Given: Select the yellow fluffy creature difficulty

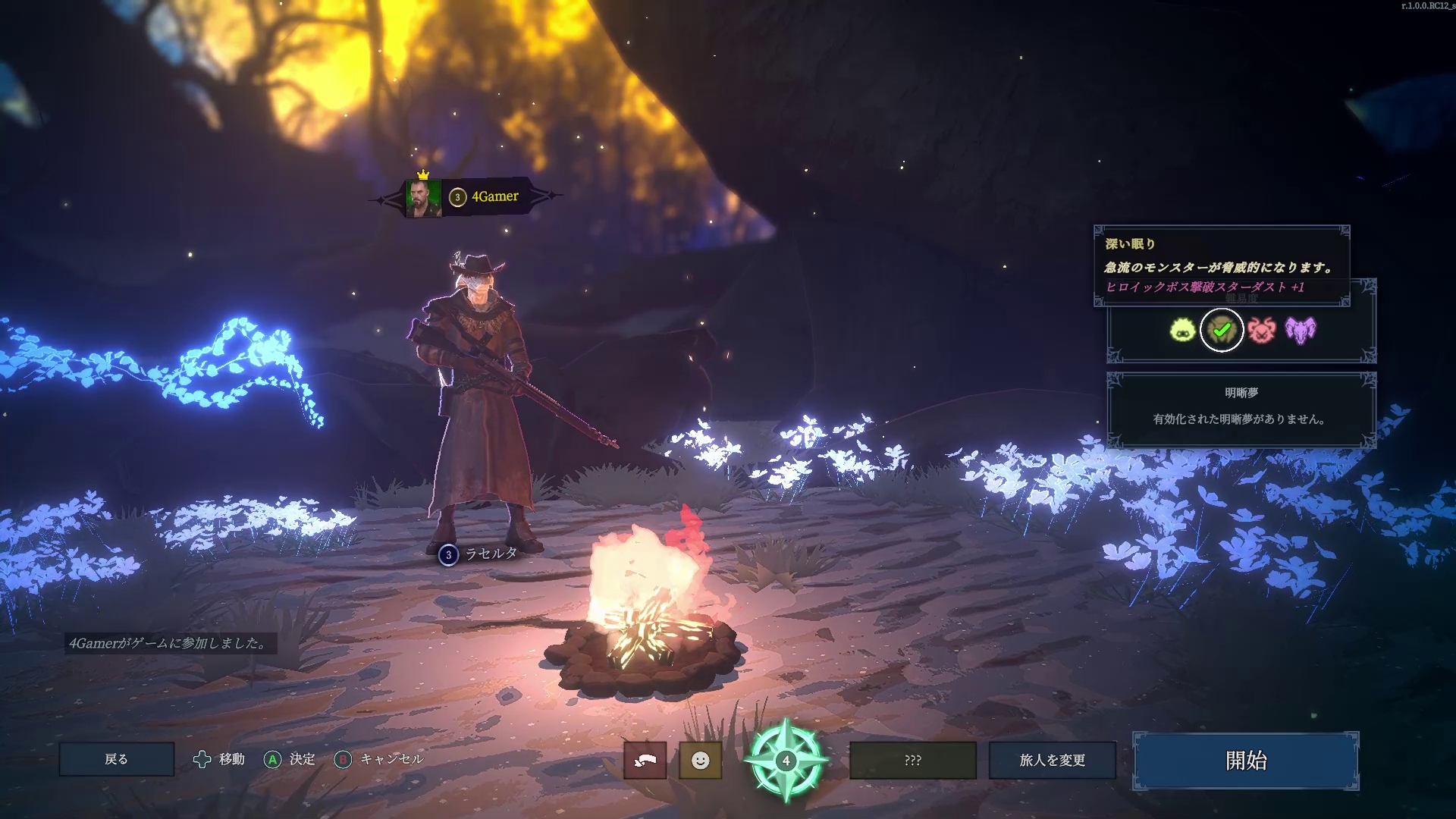Looking at the screenshot, I should (x=1182, y=330).
